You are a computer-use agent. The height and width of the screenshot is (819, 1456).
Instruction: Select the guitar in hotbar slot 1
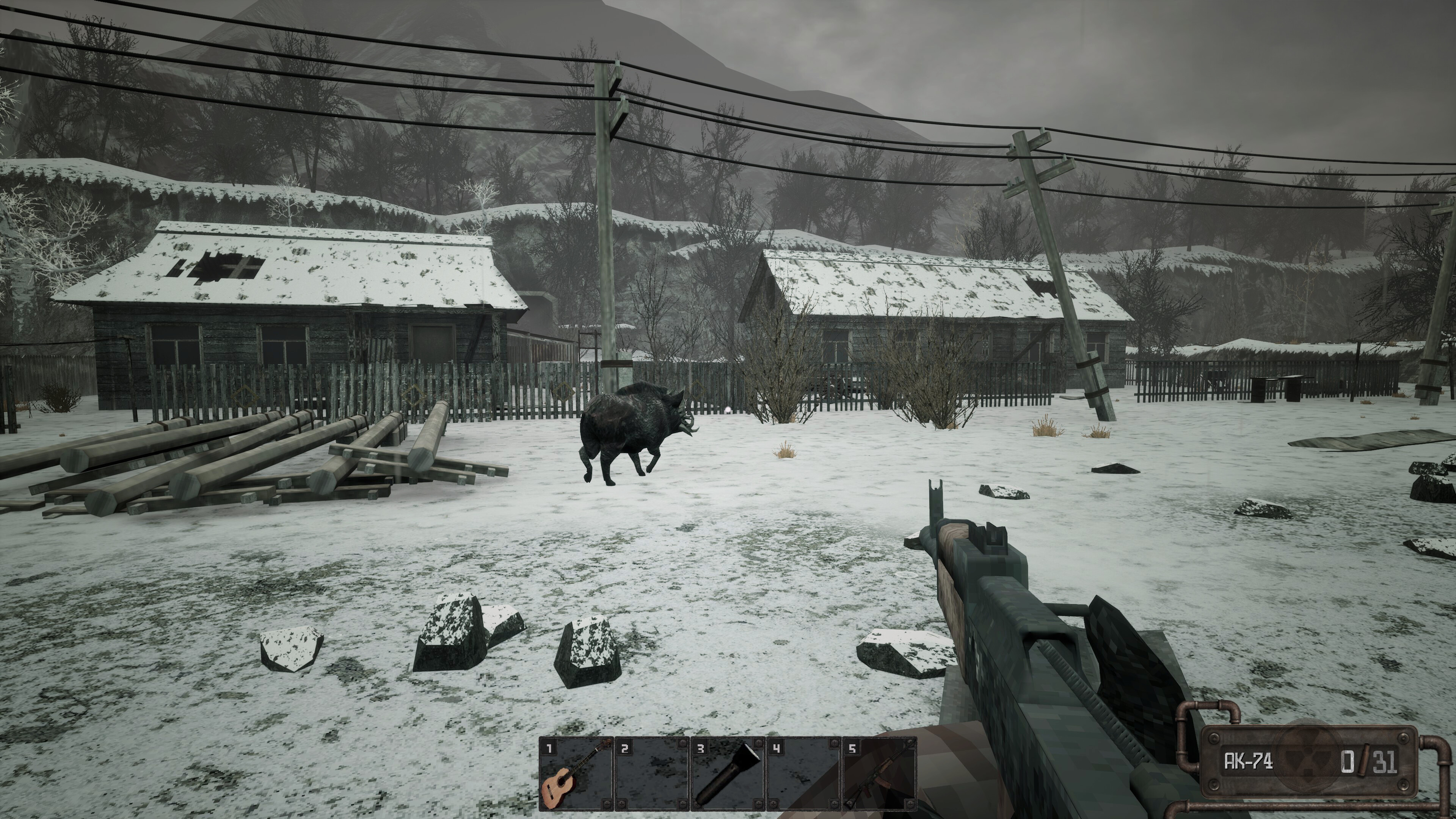tap(576, 773)
